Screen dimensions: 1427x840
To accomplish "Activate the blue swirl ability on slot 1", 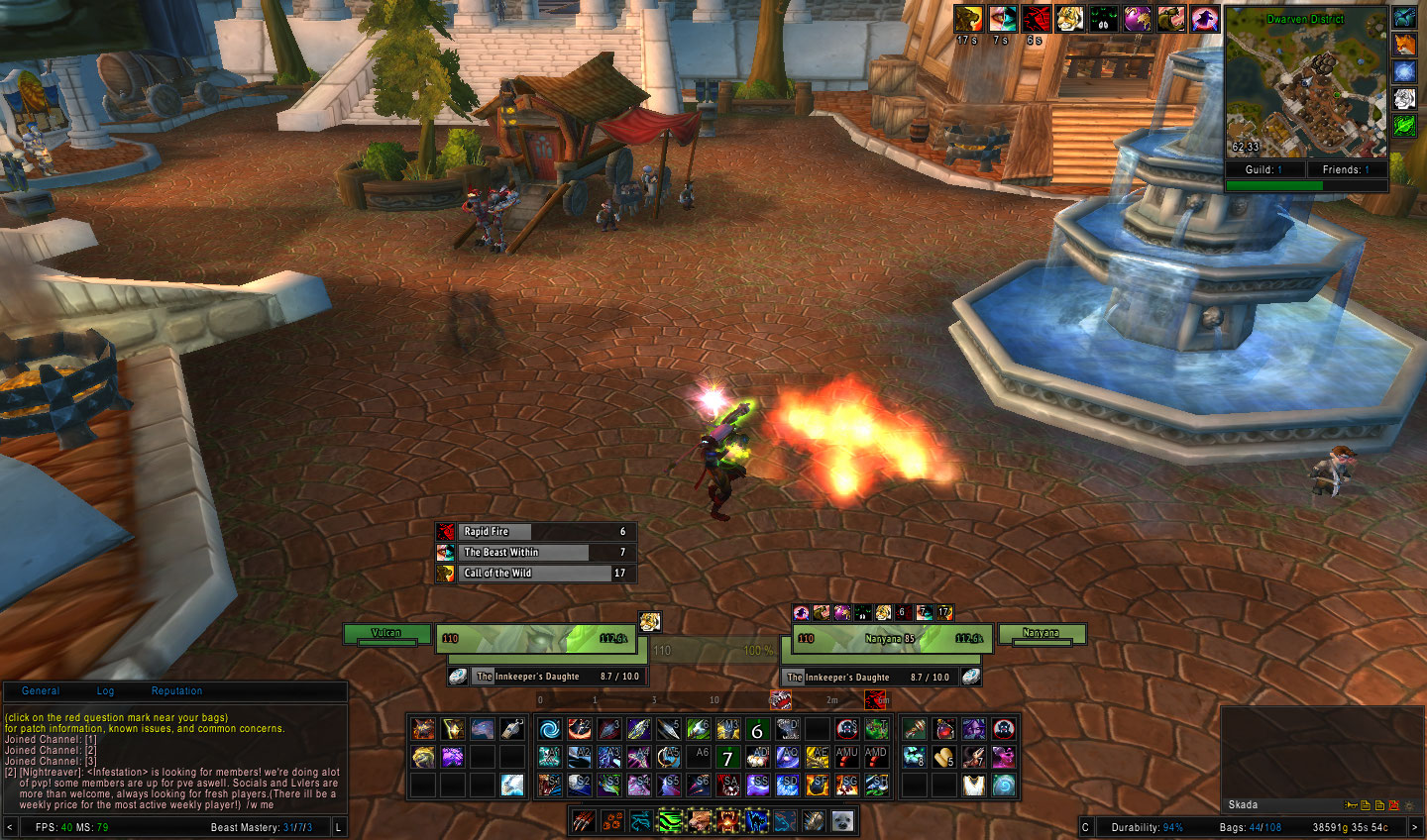I will pyautogui.click(x=550, y=730).
